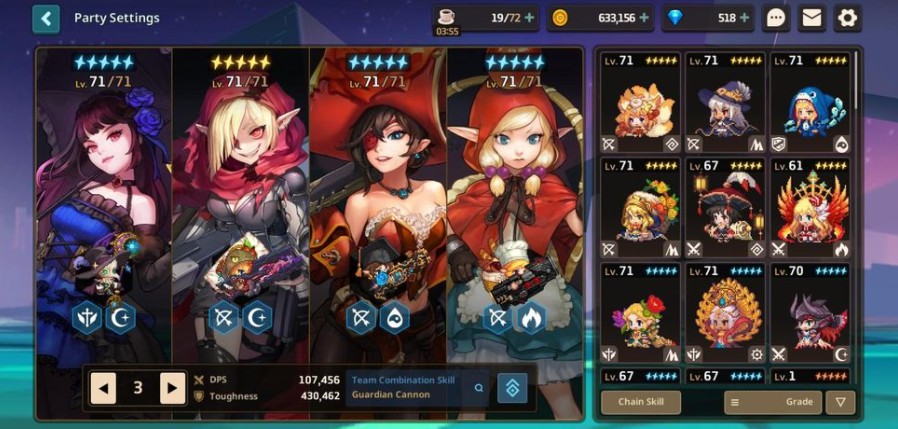Open the Chain Skill settings

click(x=641, y=402)
